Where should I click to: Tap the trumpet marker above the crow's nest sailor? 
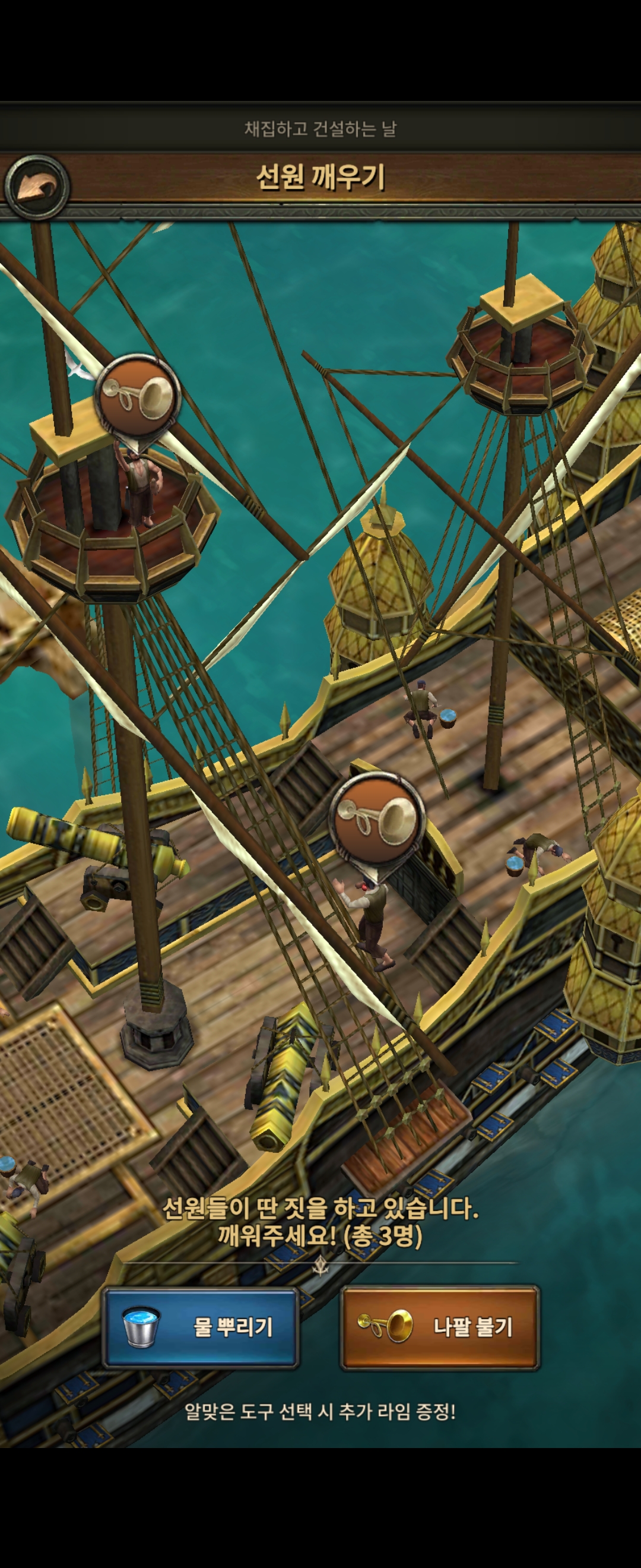pos(139,396)
